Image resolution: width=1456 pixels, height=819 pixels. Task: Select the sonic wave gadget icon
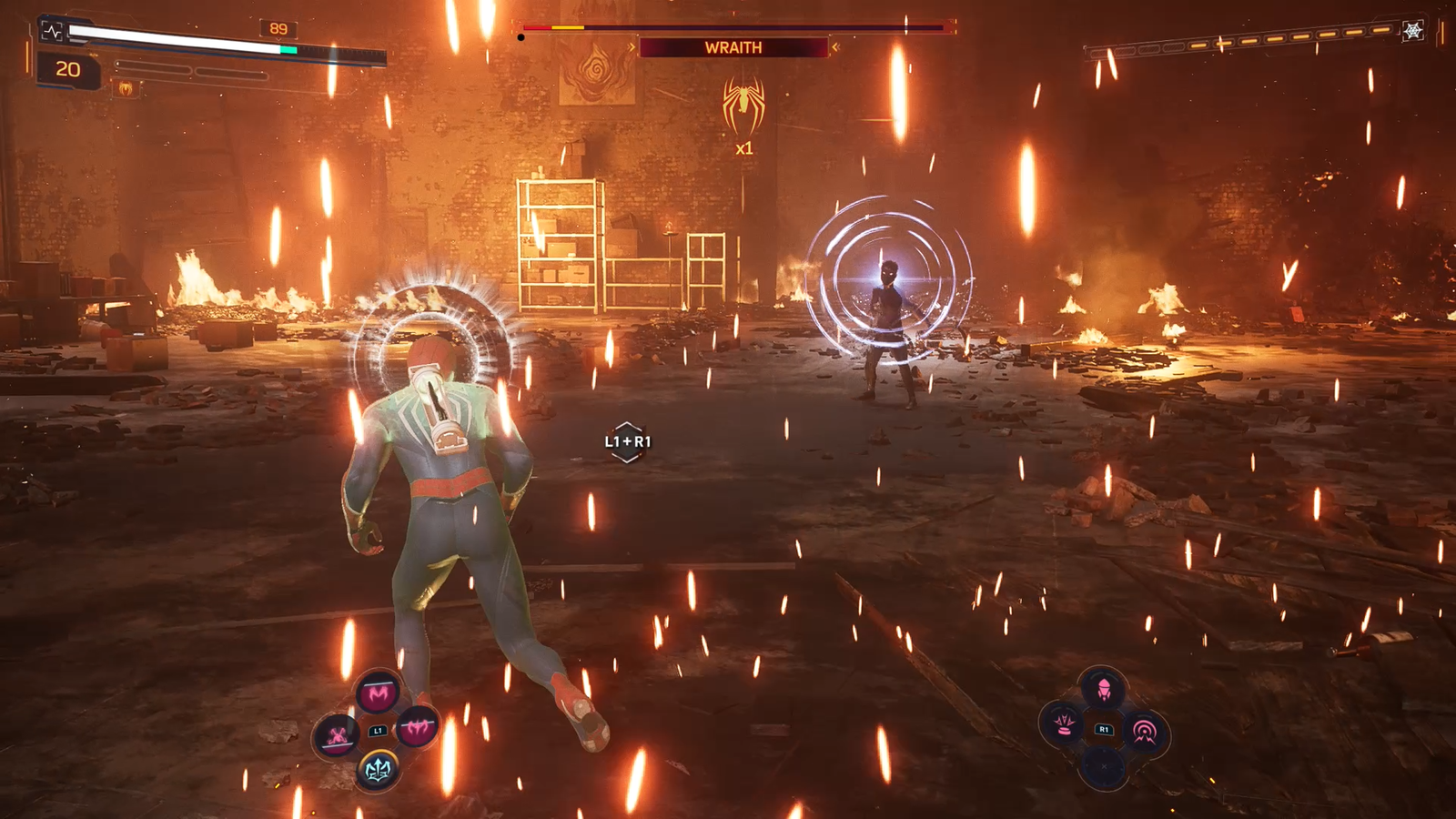click(1144, 731)
